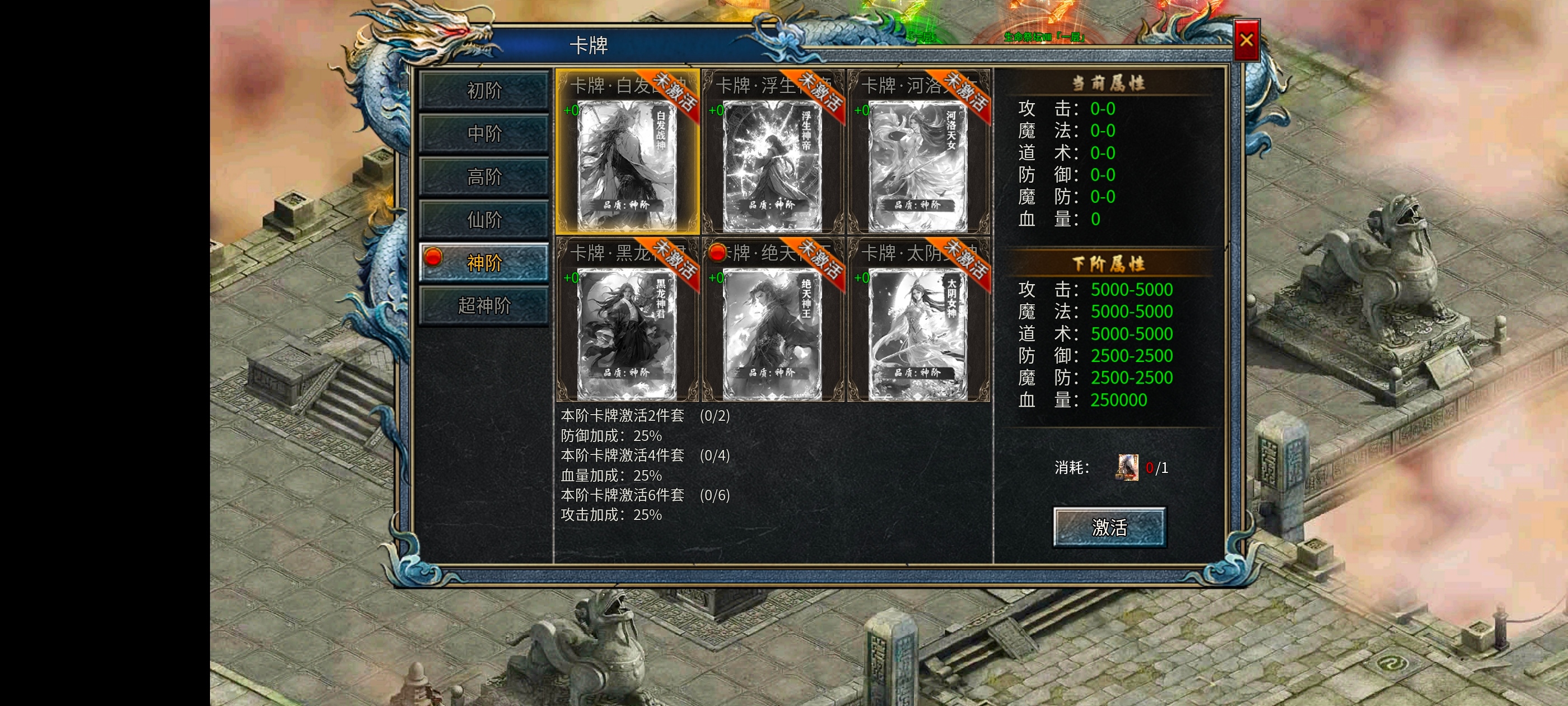Click the 激活 activate button
The image size is (1568, 706).
1109,527
